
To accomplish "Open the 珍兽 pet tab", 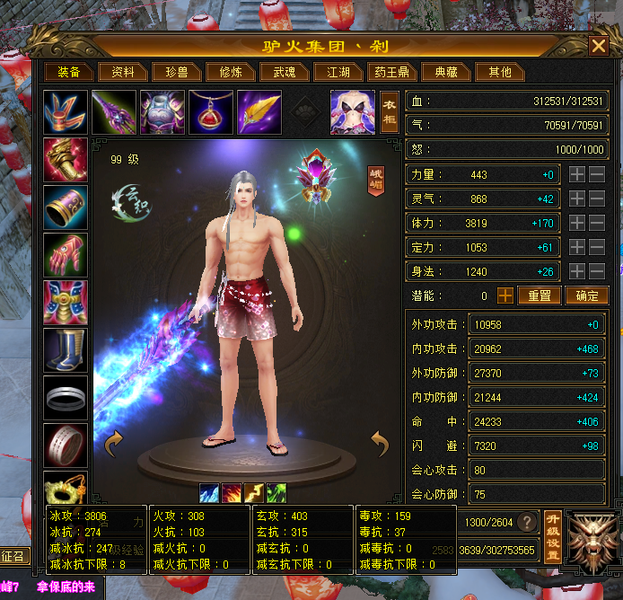I will coord(177,72).
